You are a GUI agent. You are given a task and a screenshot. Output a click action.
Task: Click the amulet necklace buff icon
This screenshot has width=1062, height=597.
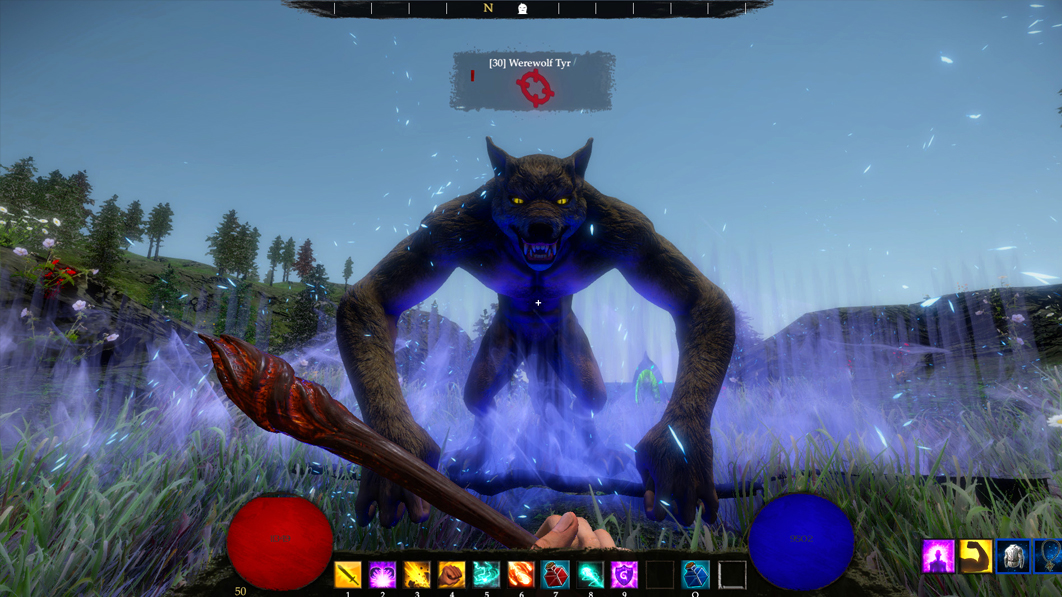(1049, 556)
